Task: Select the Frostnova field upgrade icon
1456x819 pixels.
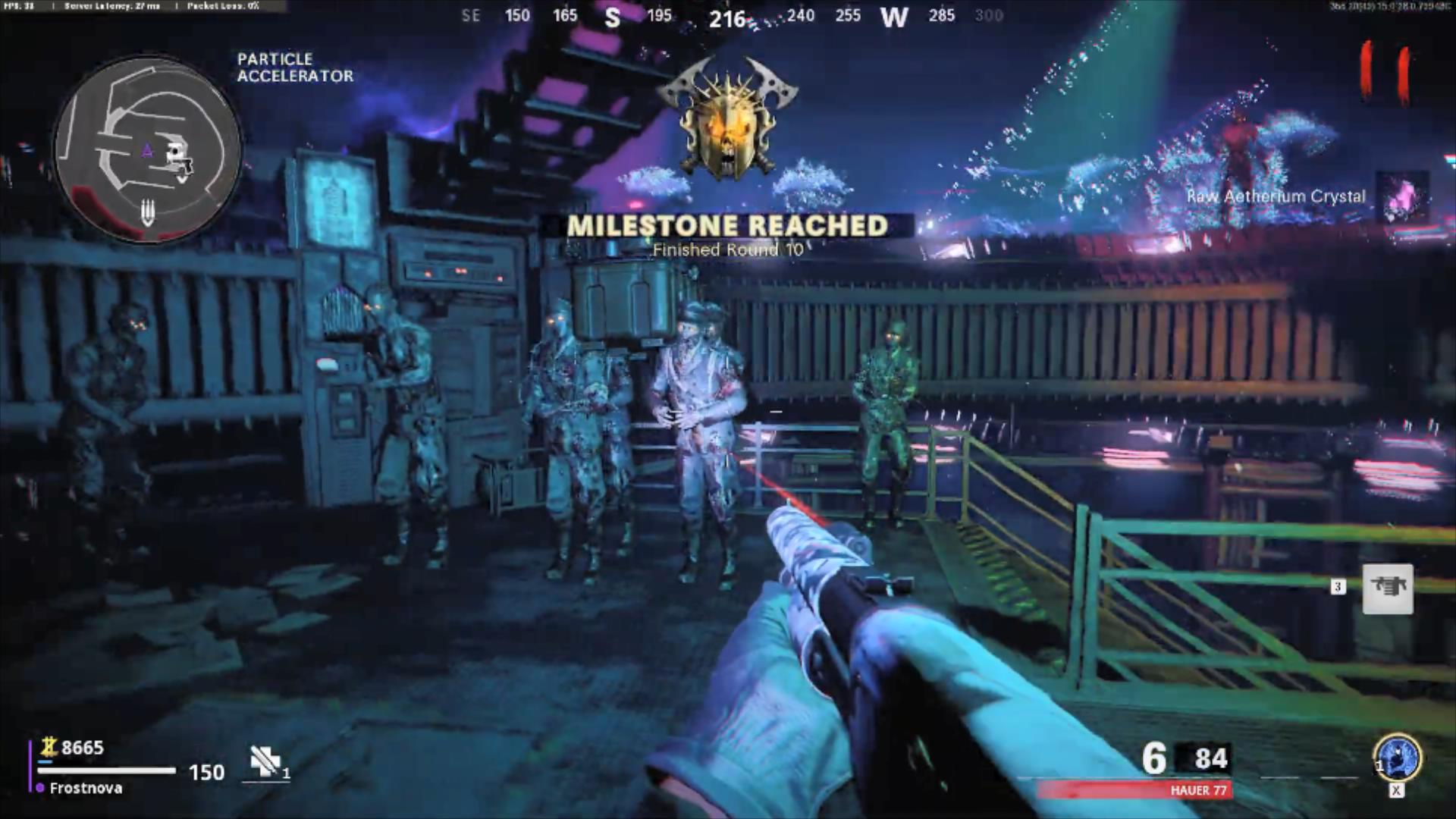Action: pos(1397,757)
